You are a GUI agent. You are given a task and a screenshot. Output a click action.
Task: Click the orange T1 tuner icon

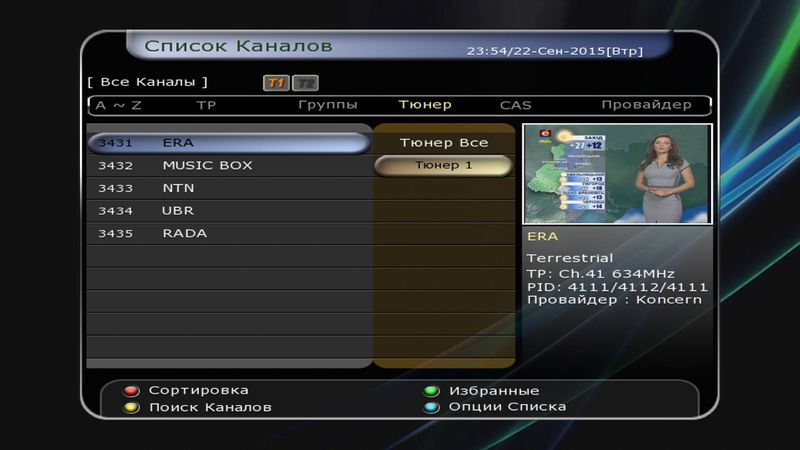point(276,83)
